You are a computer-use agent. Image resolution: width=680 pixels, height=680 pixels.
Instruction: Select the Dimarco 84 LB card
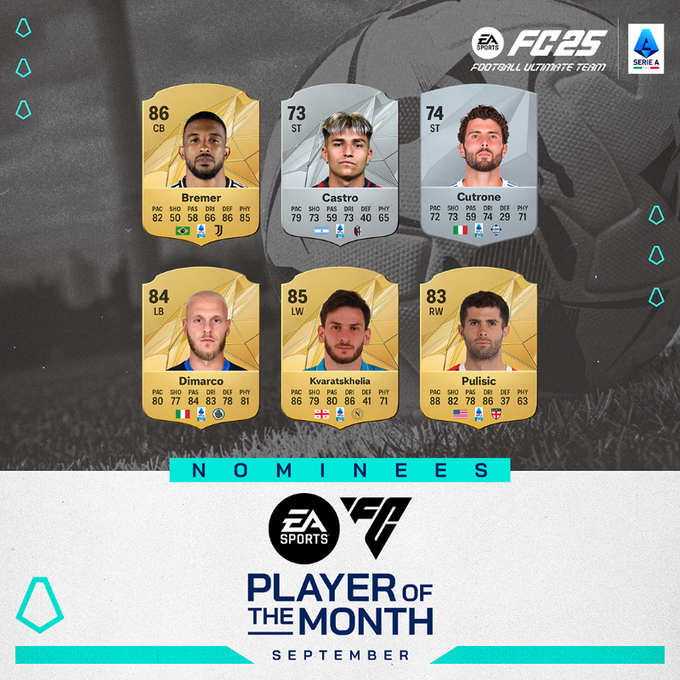point(203,345)
